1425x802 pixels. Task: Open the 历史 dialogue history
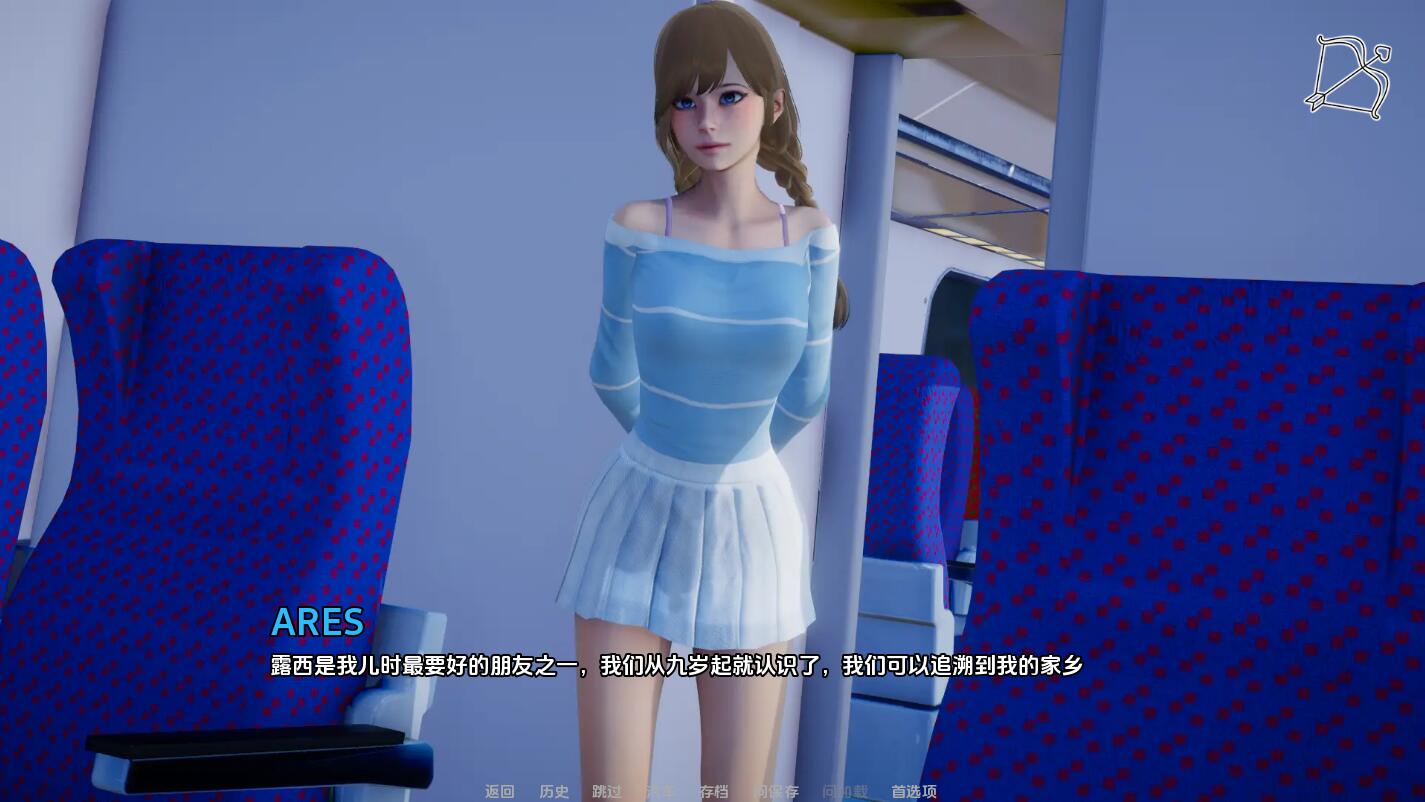555,789
